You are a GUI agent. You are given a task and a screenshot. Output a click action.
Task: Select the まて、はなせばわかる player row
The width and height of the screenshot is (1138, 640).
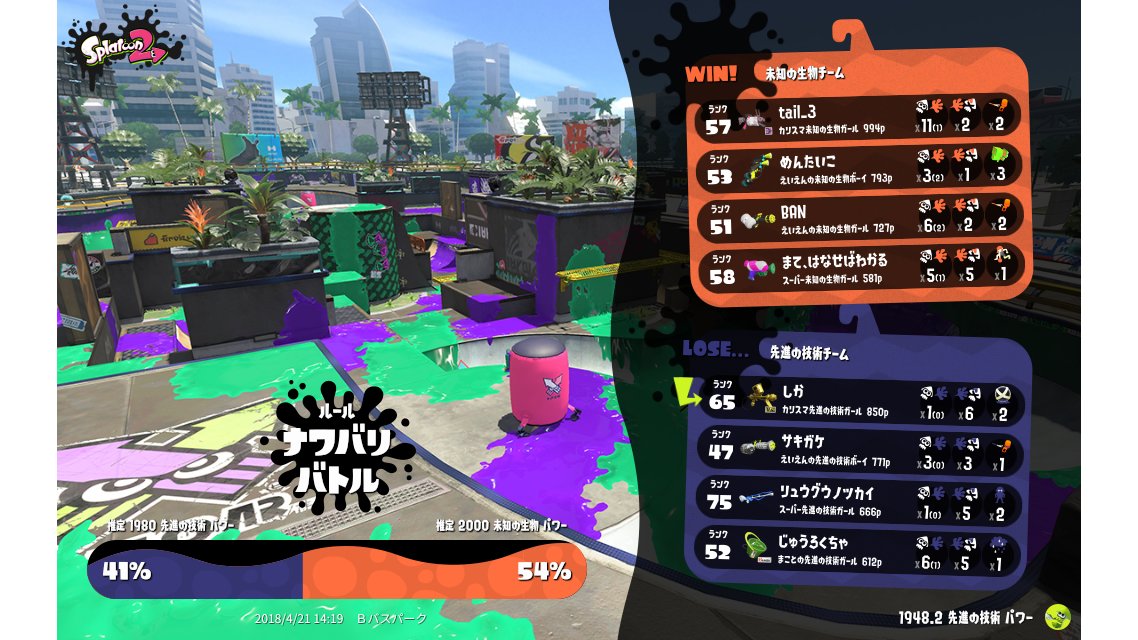click(860, 268)
